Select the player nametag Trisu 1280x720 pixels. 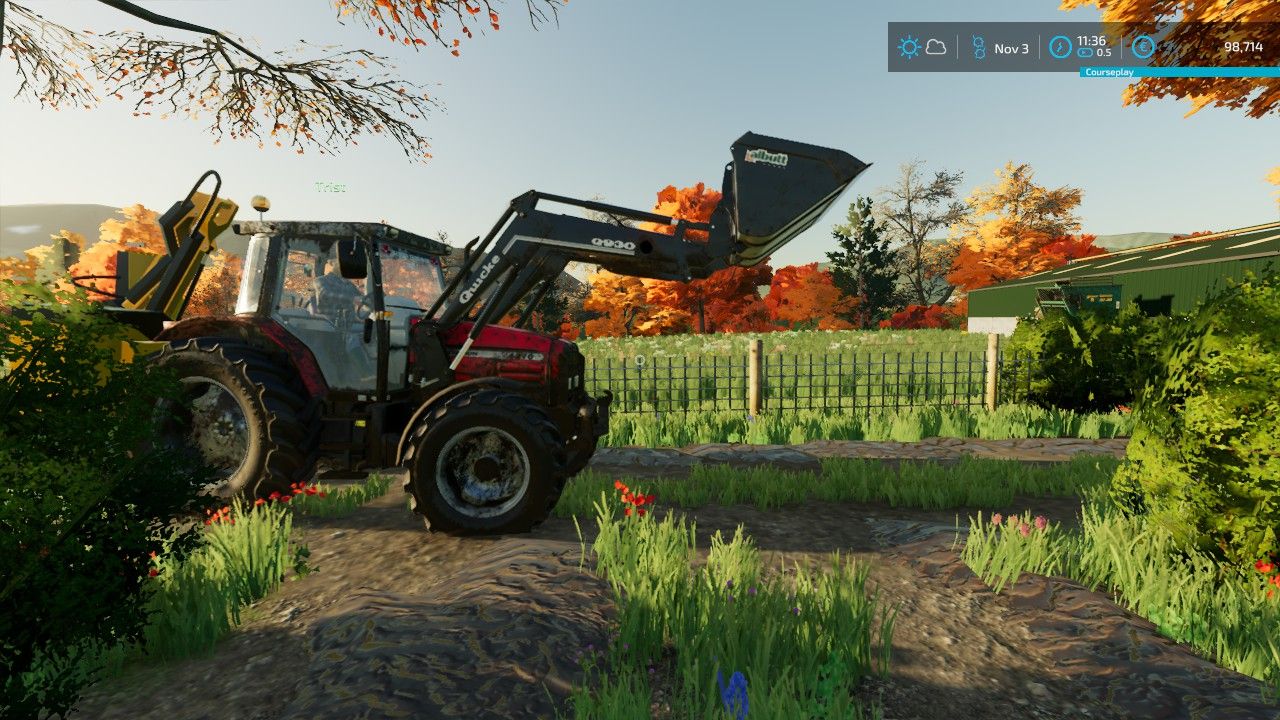coord(330,185)
